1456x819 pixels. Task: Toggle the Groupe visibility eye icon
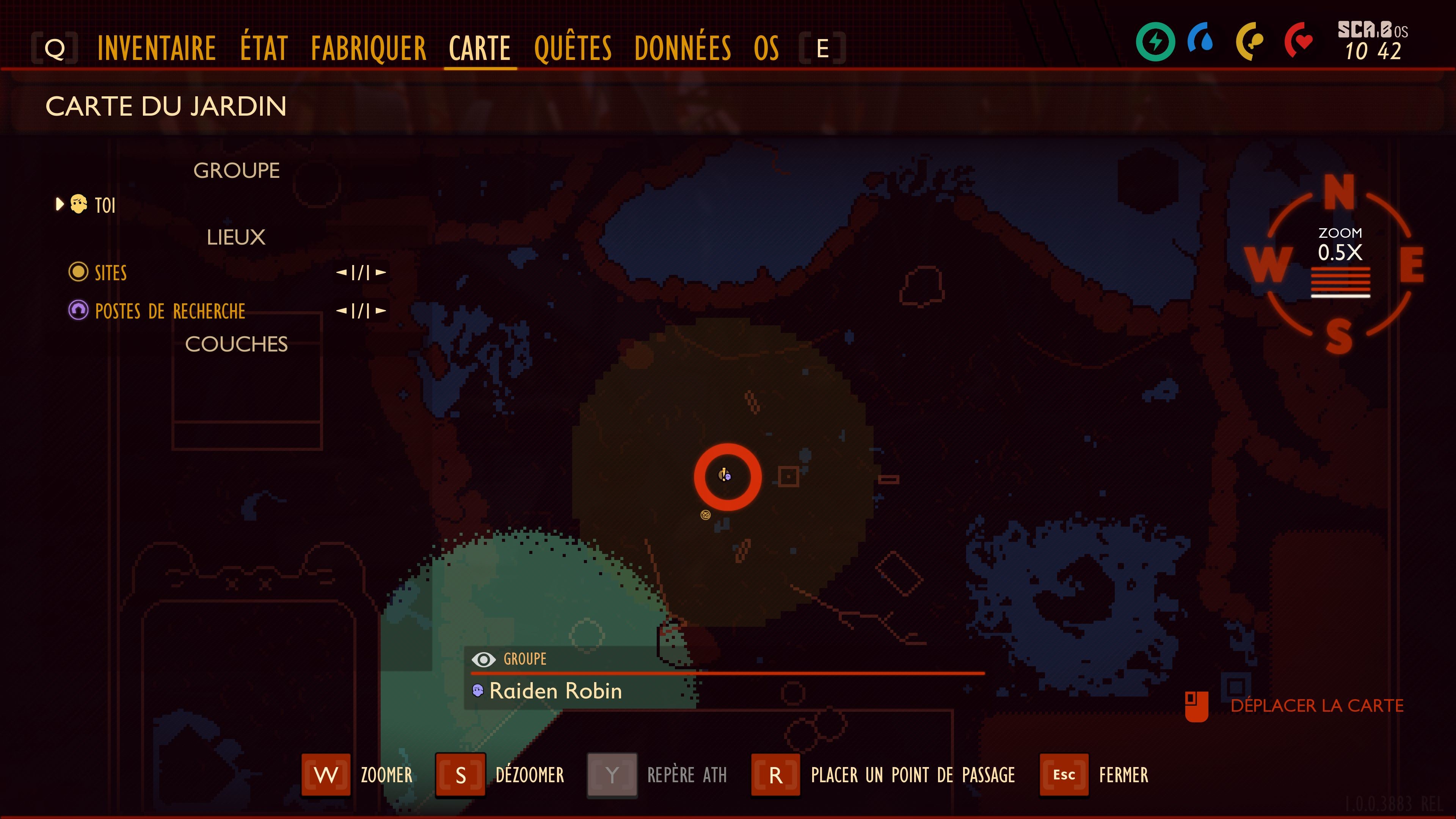483,659
